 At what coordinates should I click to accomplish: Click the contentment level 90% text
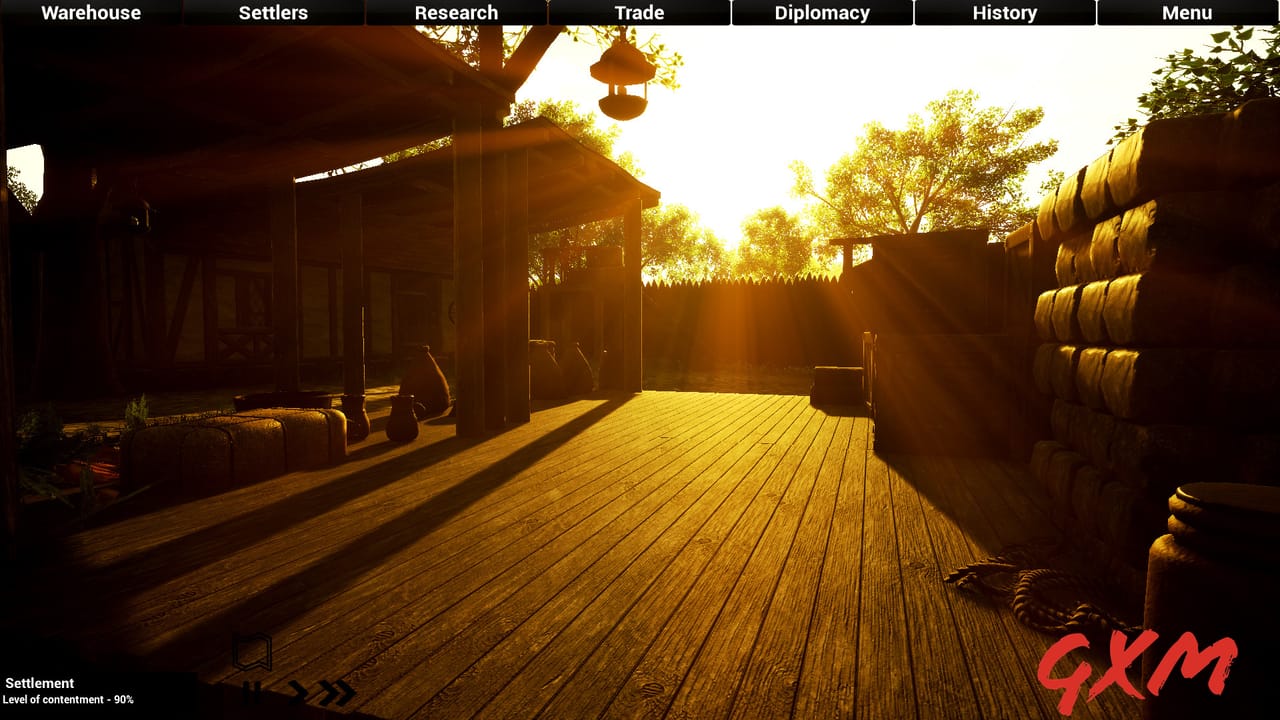tap(70, 700)
